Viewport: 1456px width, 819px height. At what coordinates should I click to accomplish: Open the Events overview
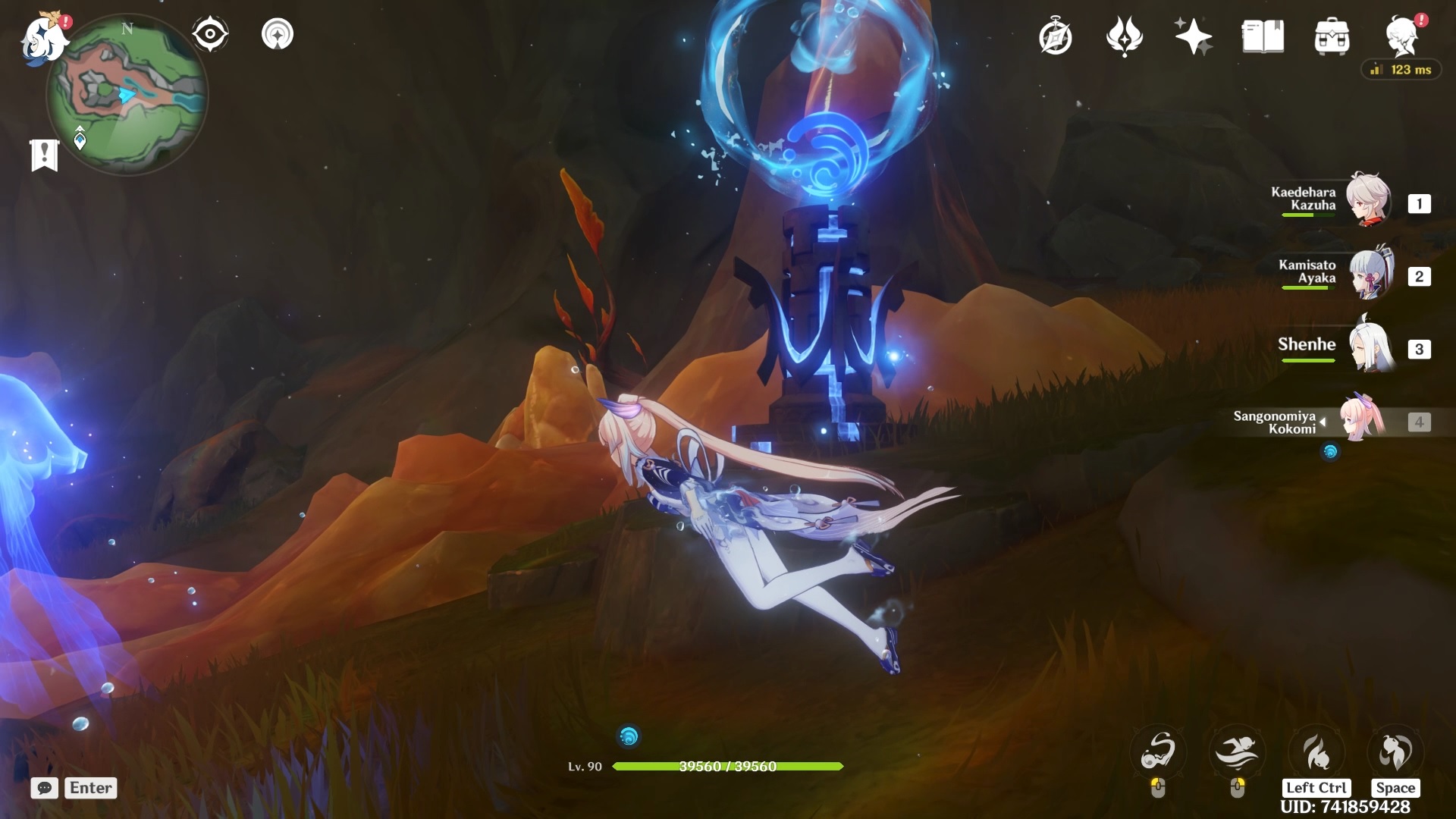tap(1056, 34)
